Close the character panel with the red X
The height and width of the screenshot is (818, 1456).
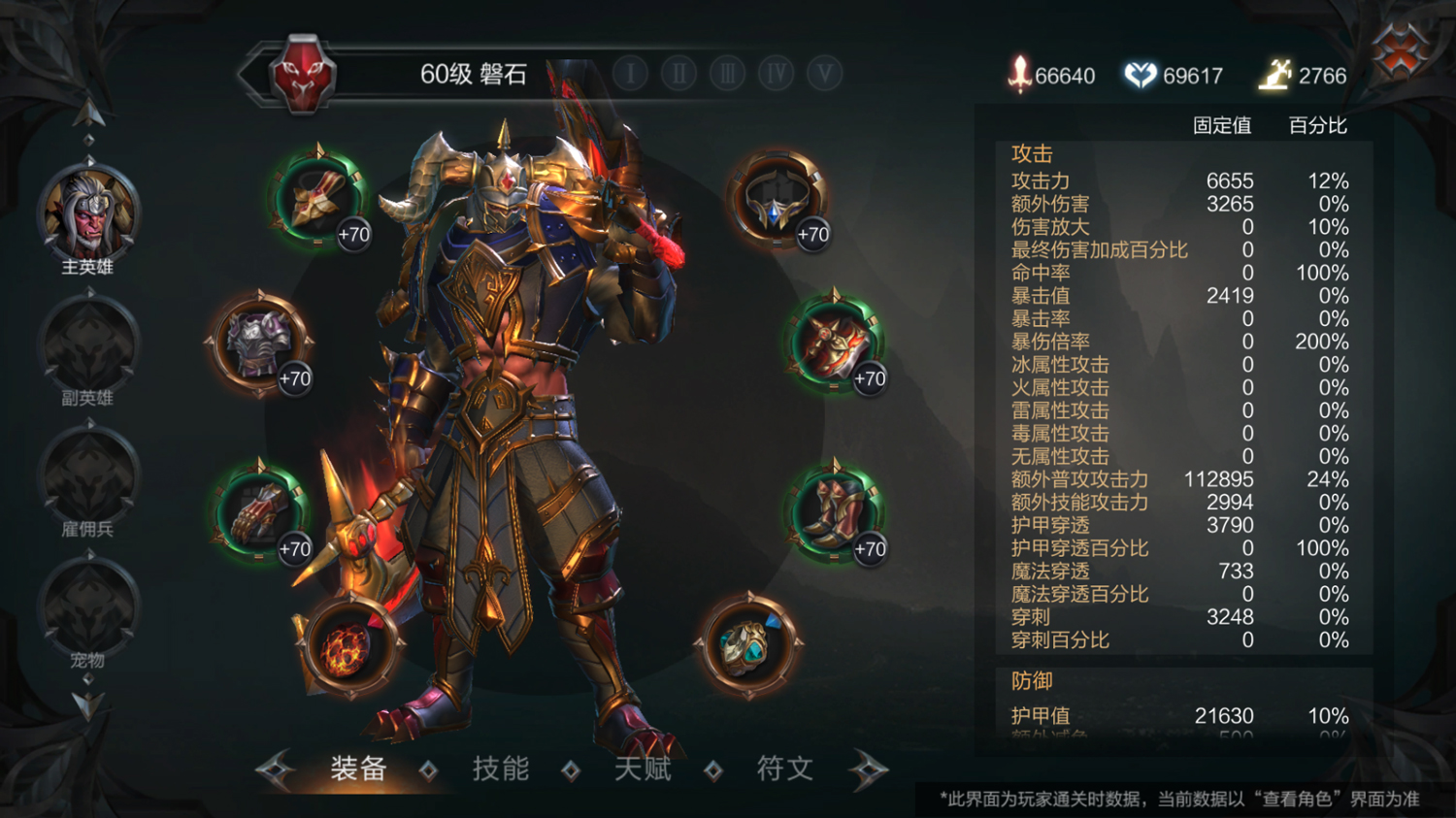point(1399,50)
